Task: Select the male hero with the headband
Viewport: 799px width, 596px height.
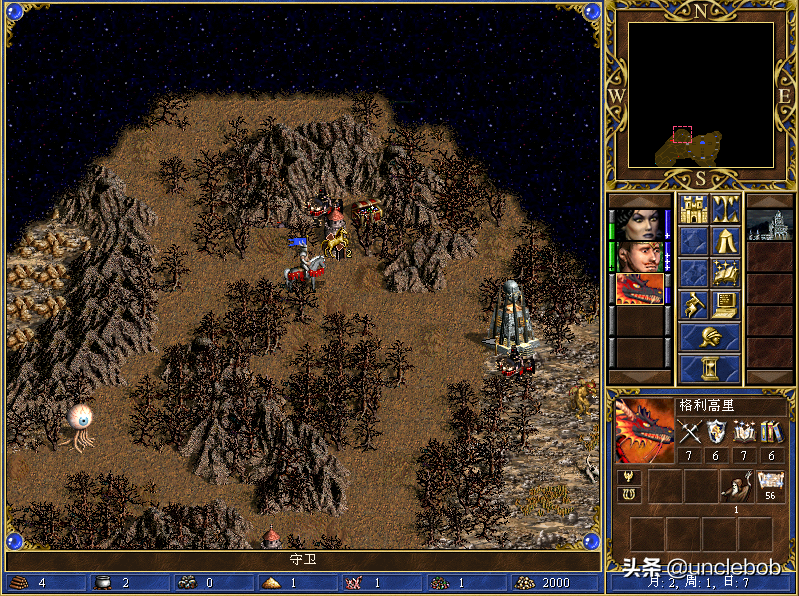Action: (639, 256)
